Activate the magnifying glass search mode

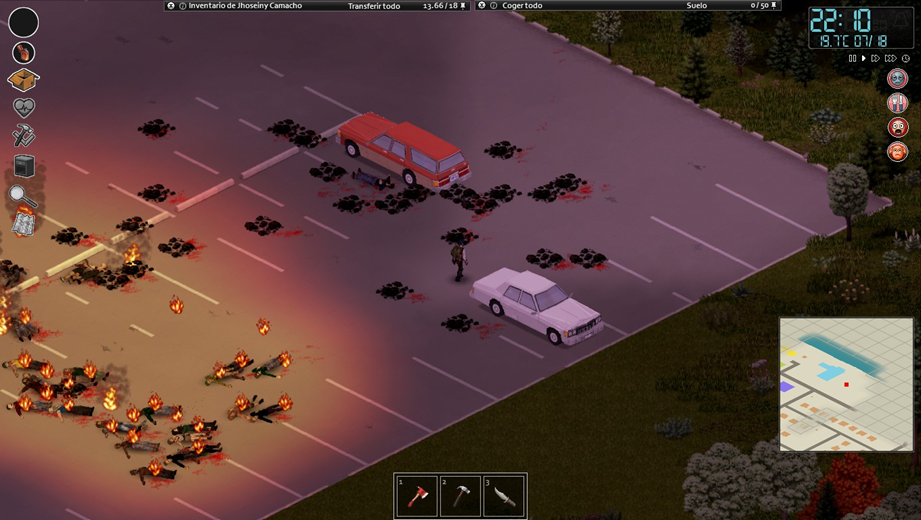tap(23, 195)
